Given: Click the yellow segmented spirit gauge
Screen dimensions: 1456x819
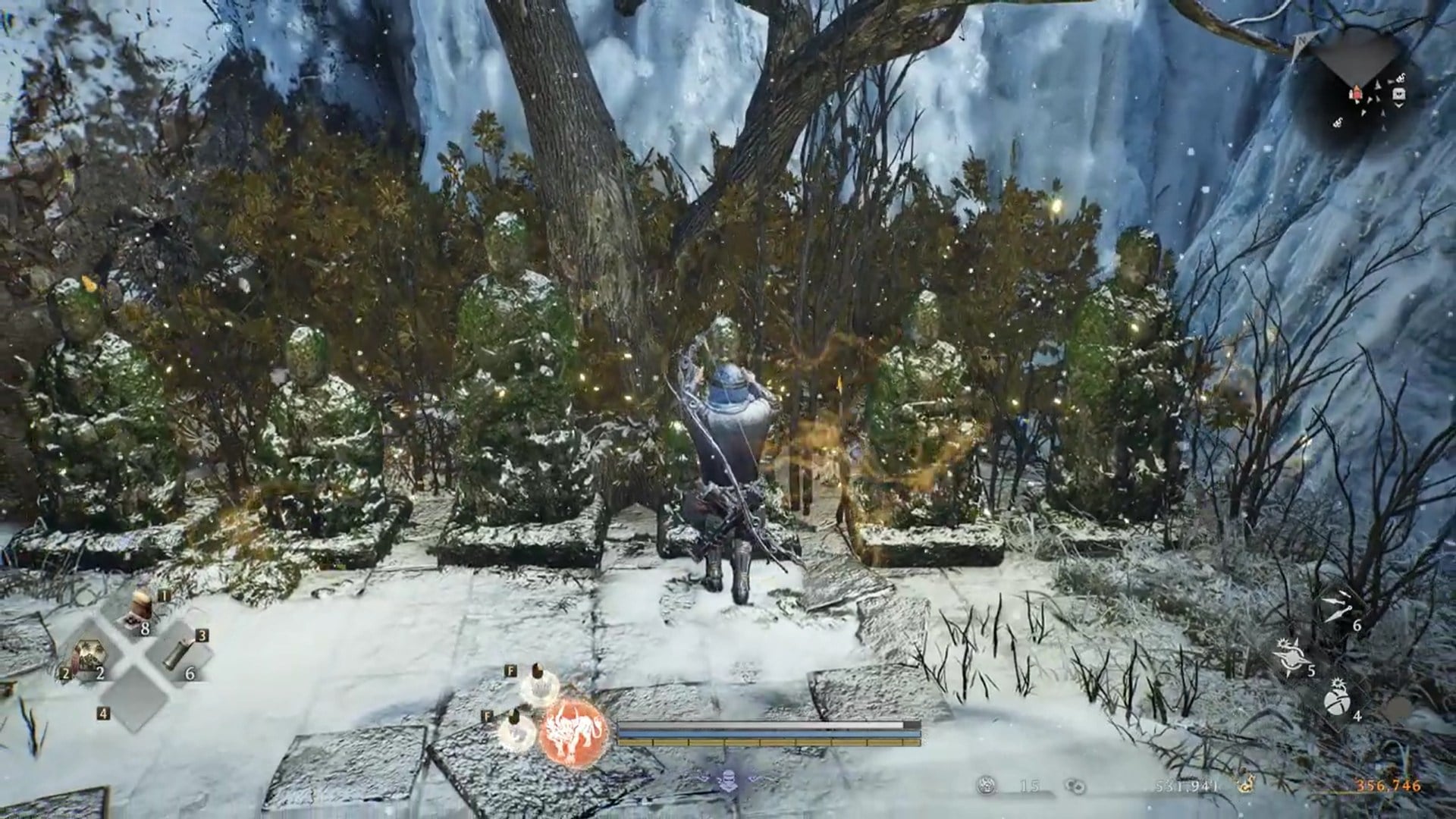Looking at the screenshot, I should click(x=759, y=742).
